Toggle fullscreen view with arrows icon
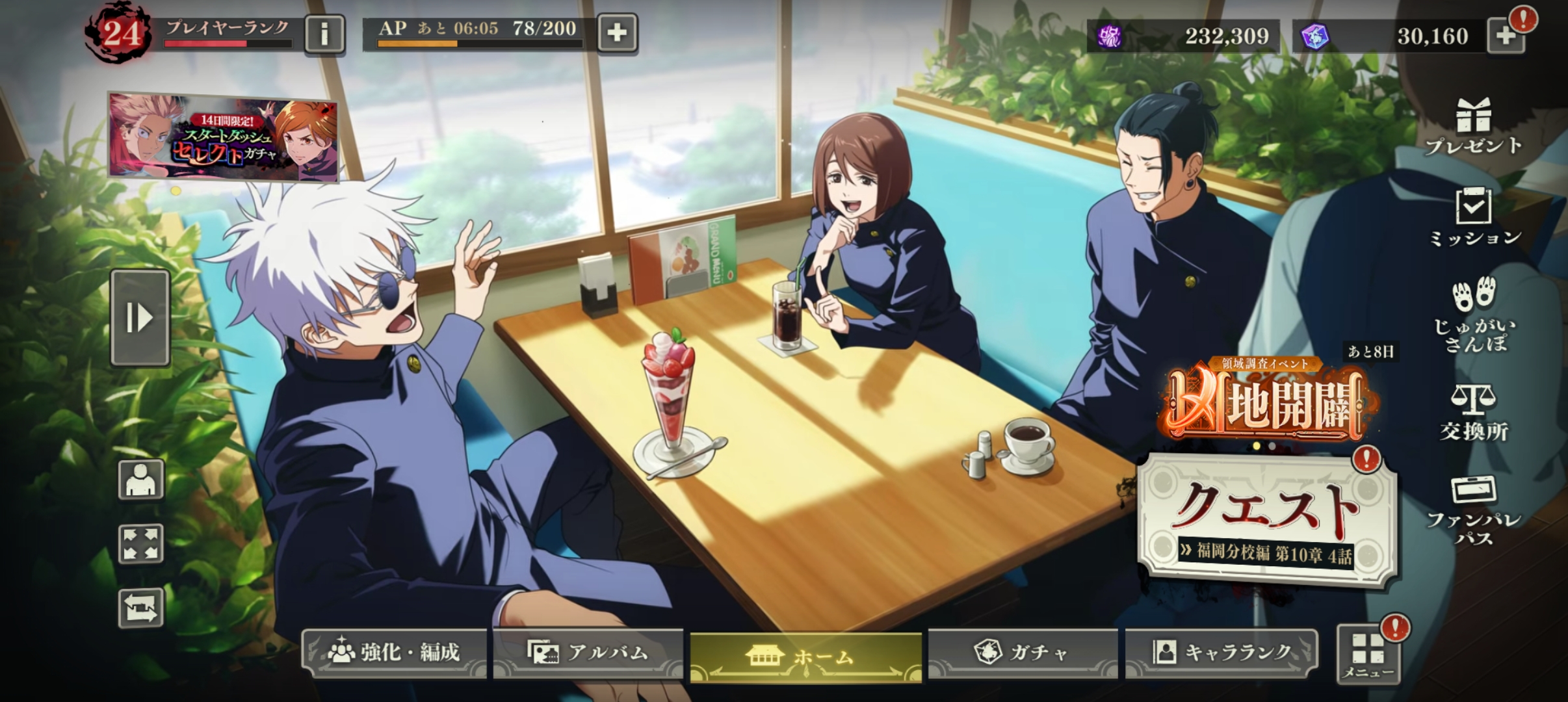 [140, 543]
